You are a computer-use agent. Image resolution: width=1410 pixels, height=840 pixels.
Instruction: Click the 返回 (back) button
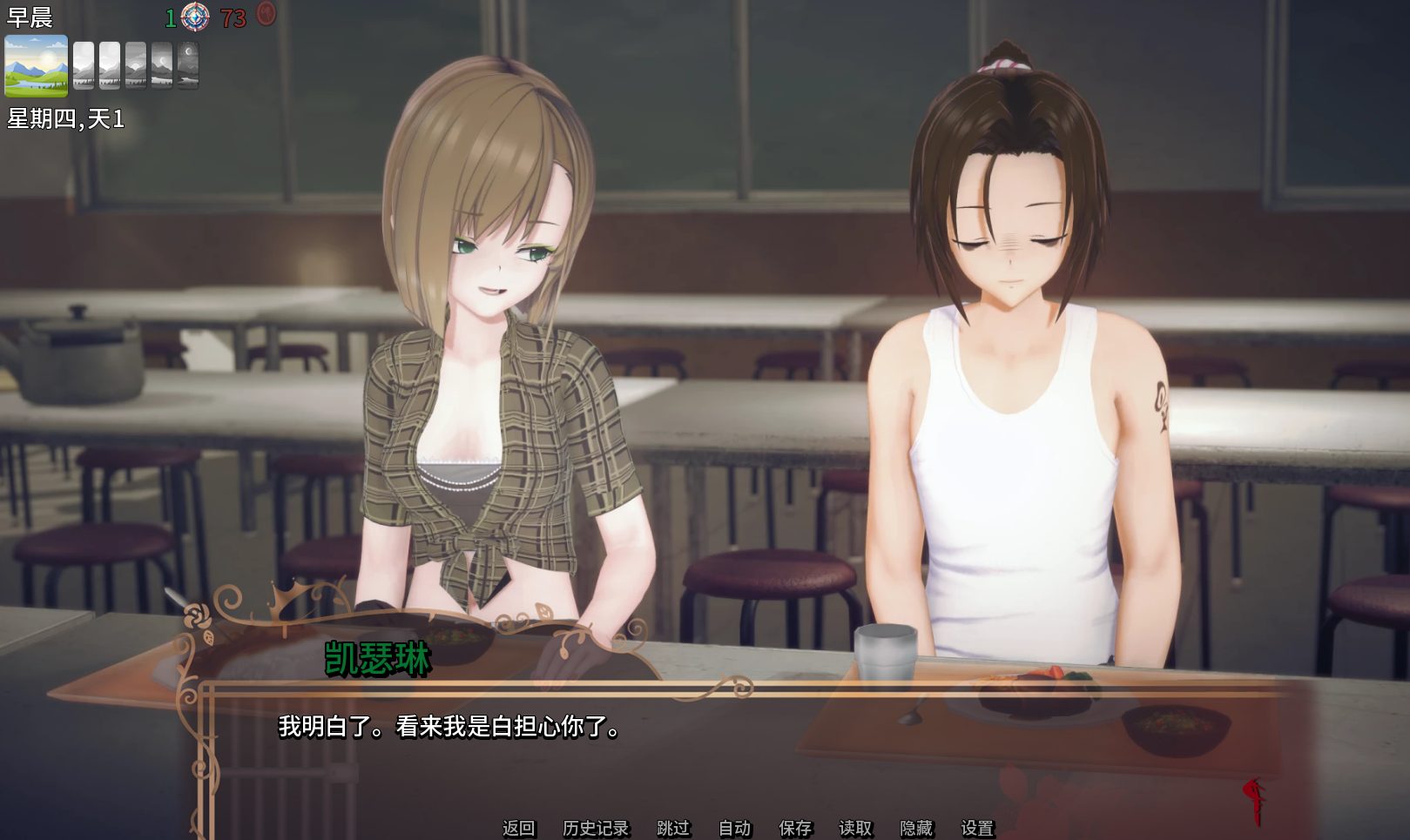coord(518,828)
